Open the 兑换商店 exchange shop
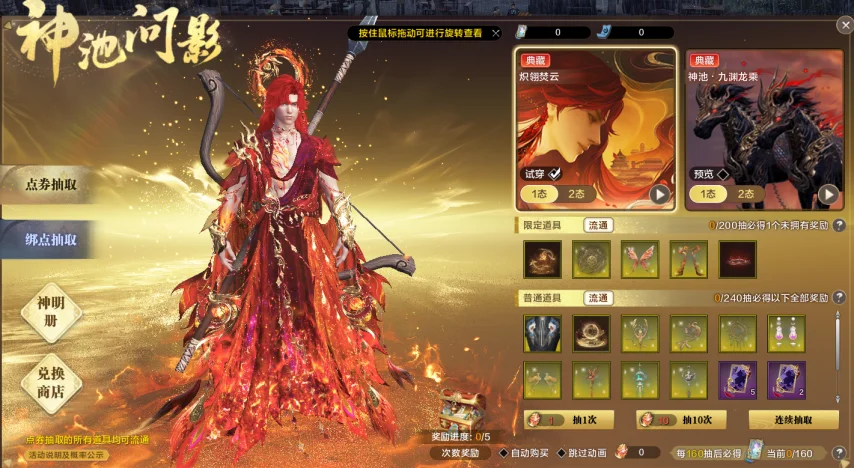This screenshot has width=854, height=468. [x=51, y=383]
